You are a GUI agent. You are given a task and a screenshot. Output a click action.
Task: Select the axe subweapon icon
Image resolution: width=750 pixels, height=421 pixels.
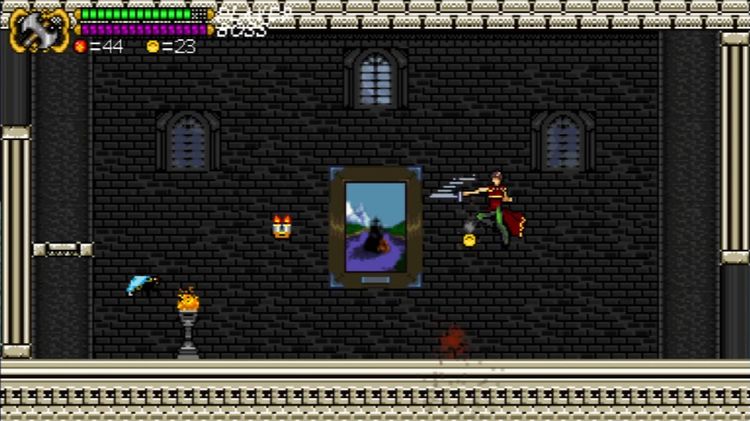pyautogui.click(x=38, y=29)
